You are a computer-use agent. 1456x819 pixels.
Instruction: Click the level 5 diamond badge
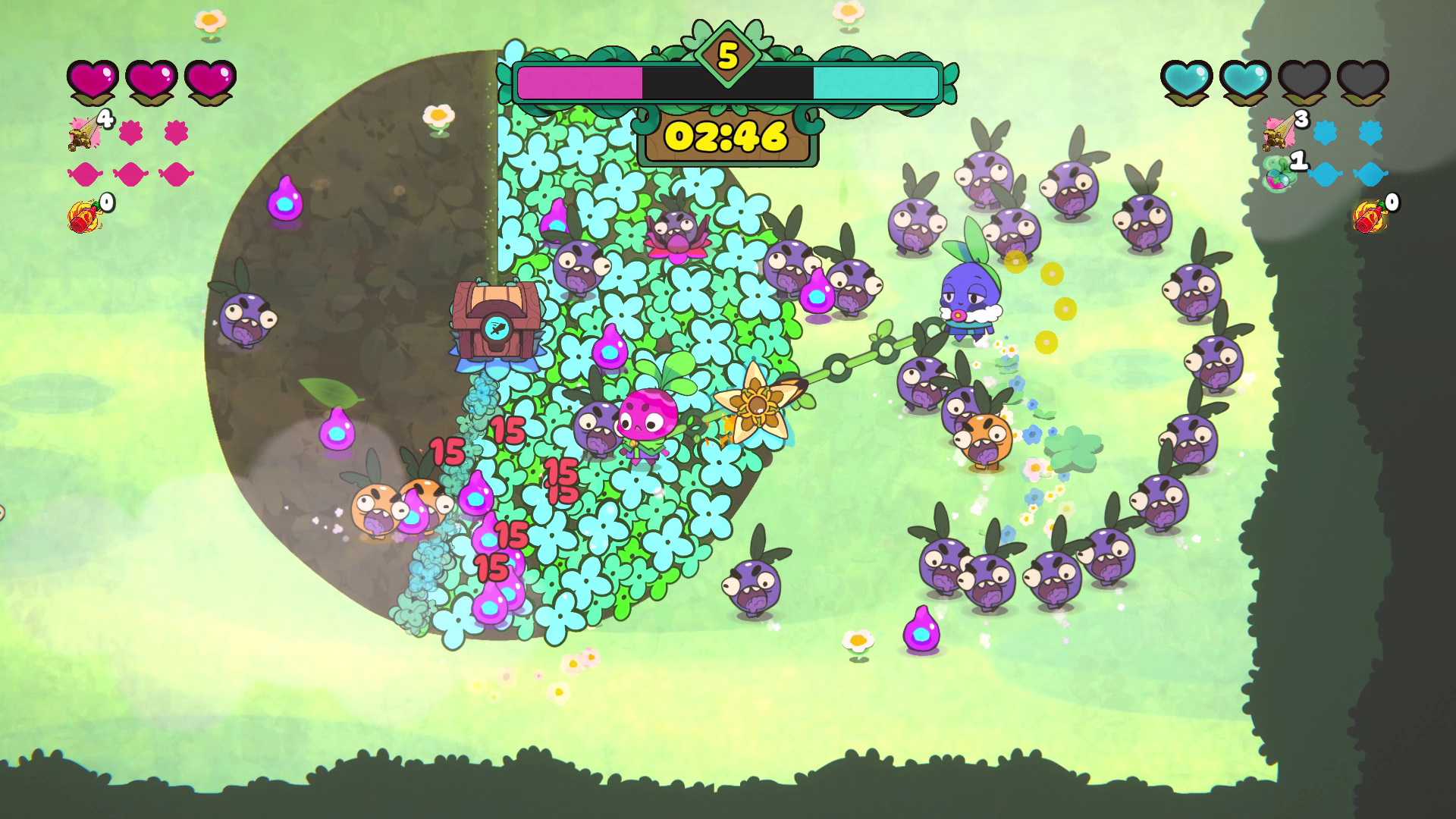[x=727, y=55]
